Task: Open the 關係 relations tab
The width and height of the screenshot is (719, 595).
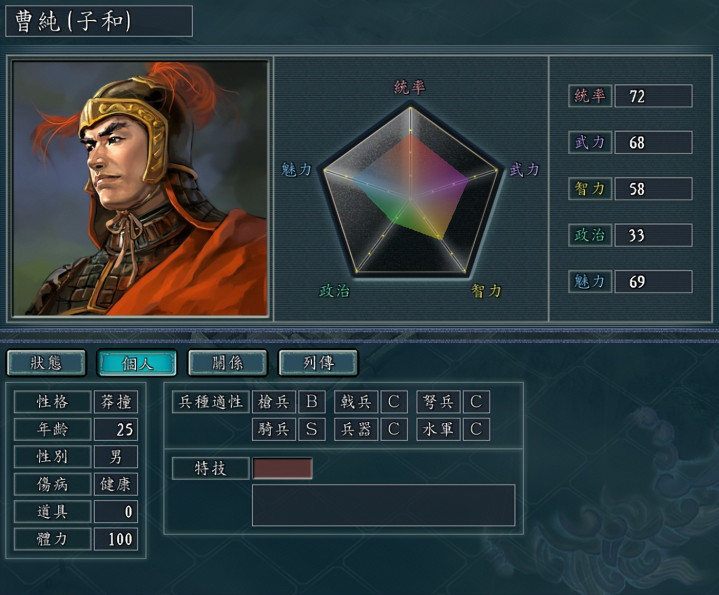Action: point(227,363)
